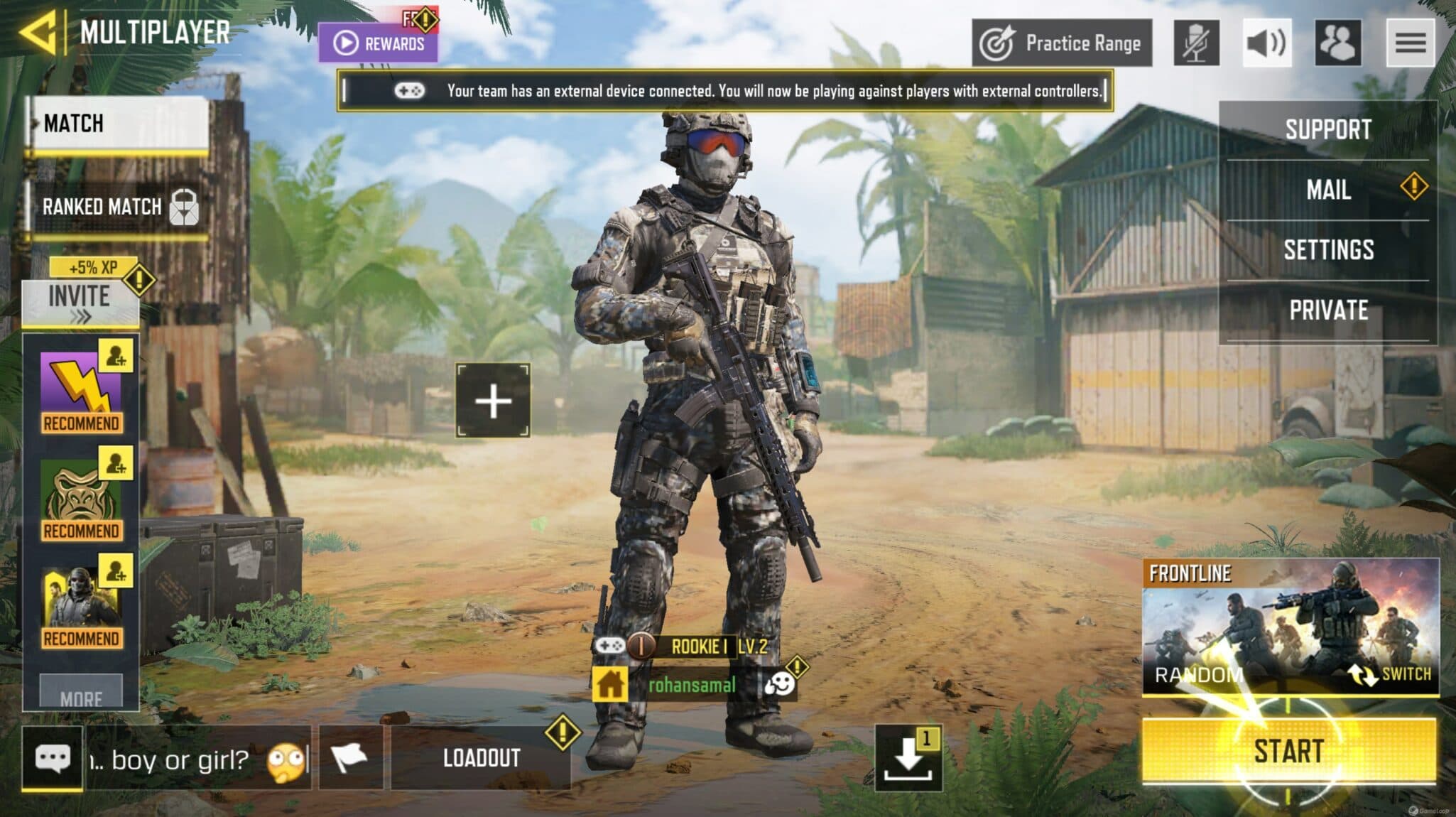The height and width of the screenshot is (817, 1456).
Task: Open the Rewards panel
Action: pos(380,43)
